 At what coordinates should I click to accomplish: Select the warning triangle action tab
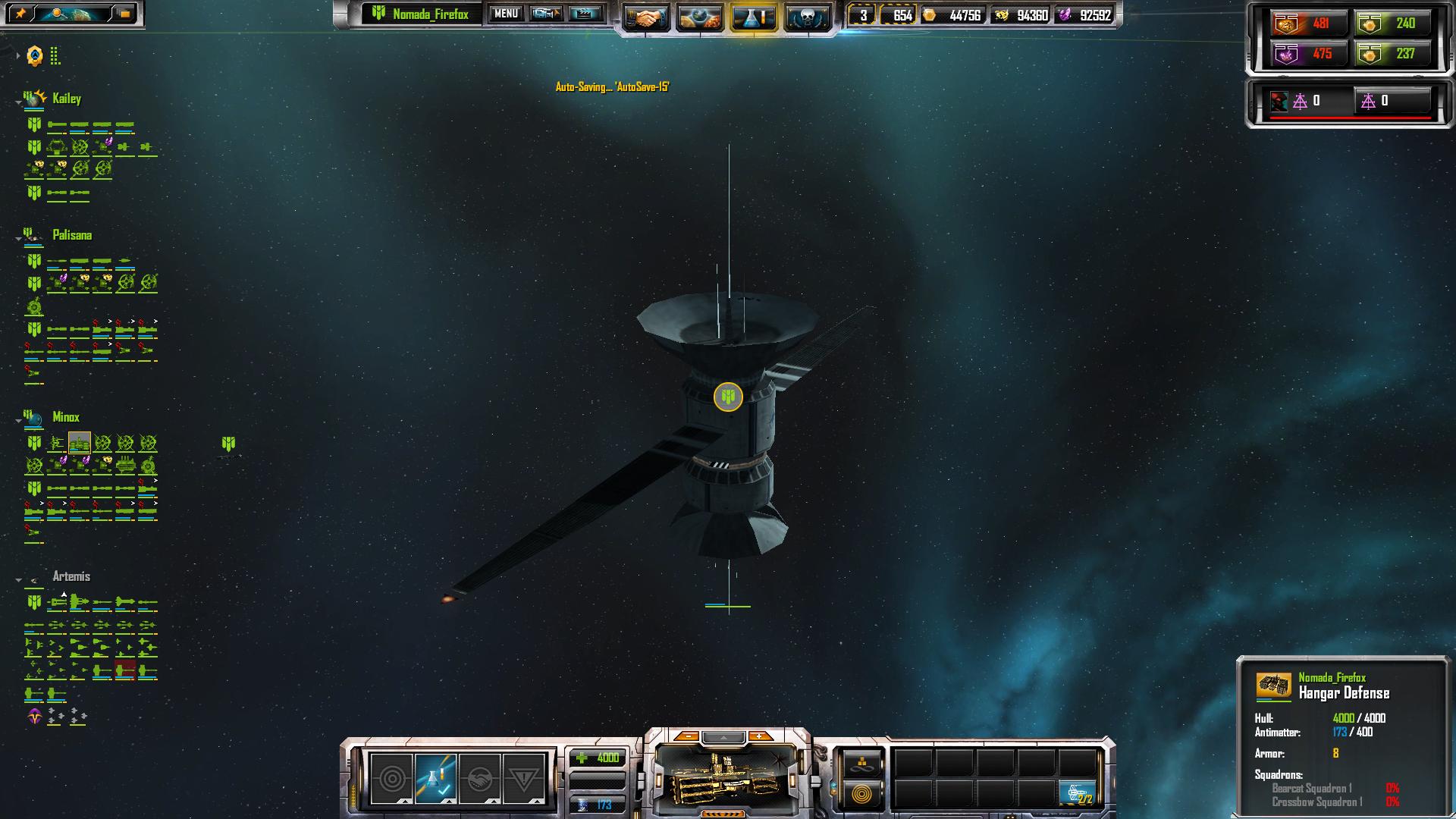pos(523,779)
